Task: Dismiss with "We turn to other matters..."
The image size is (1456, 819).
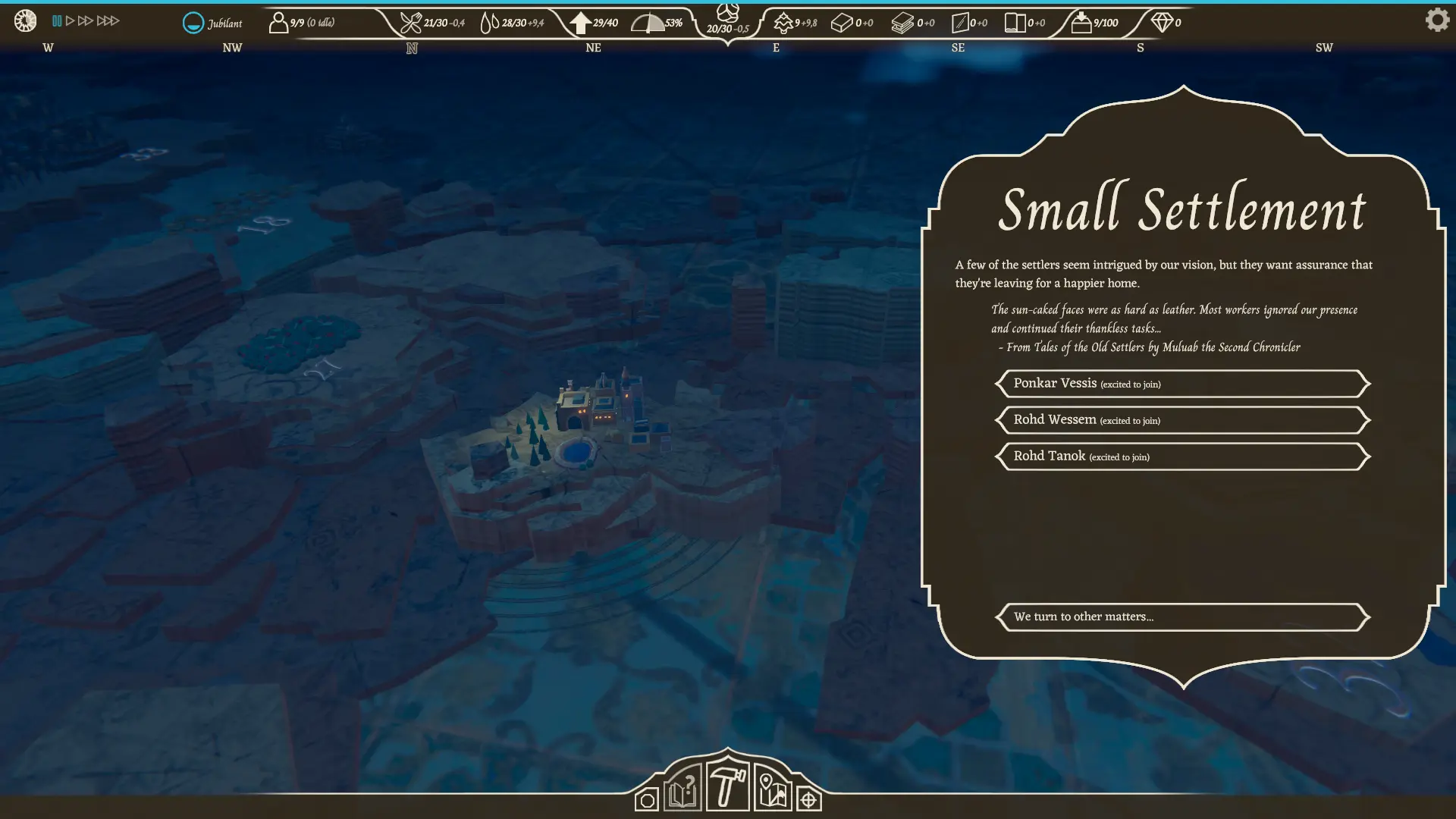Action: (1182, 617)
